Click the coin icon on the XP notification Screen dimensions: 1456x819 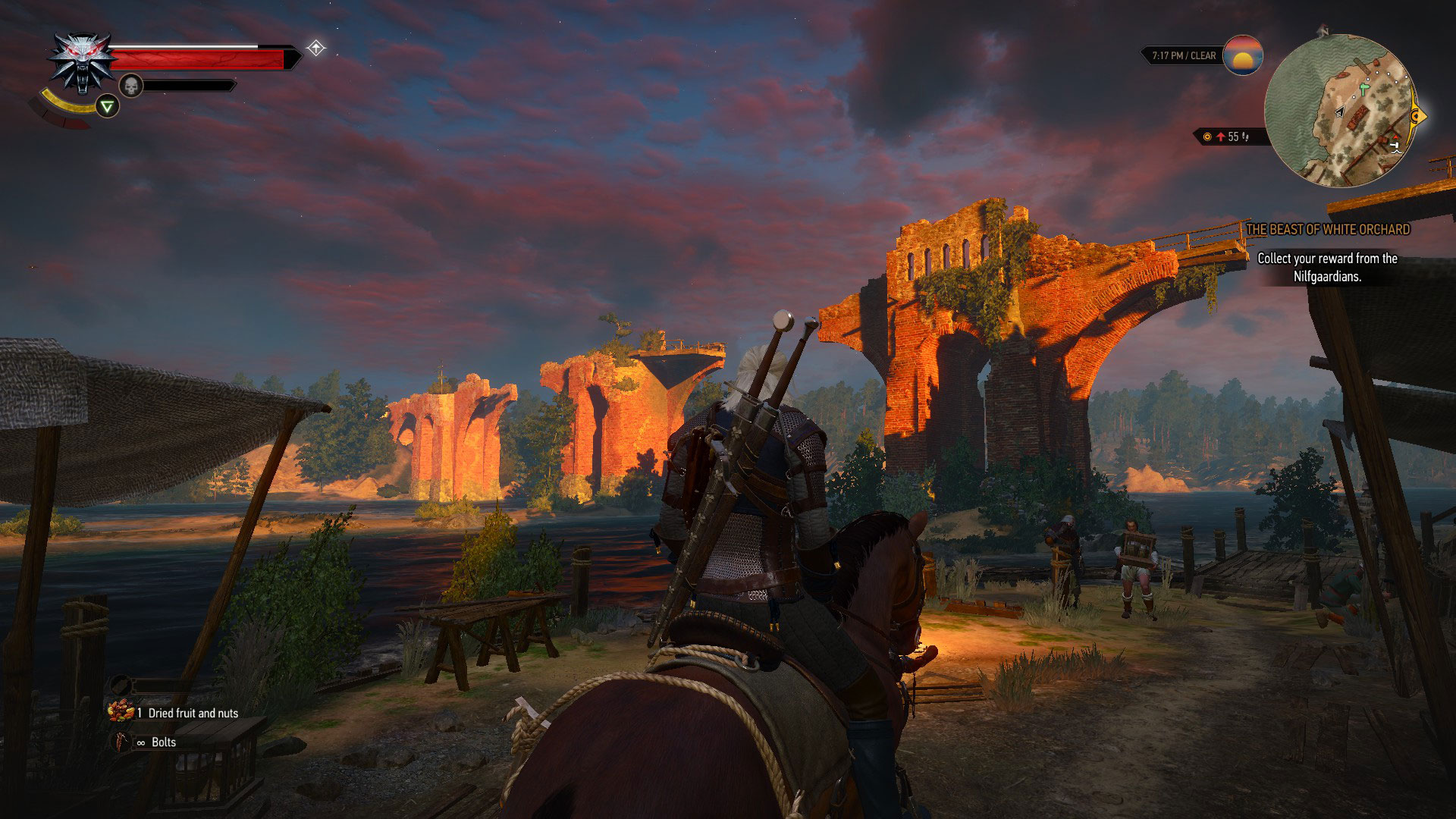click(x=1207, y=136)
